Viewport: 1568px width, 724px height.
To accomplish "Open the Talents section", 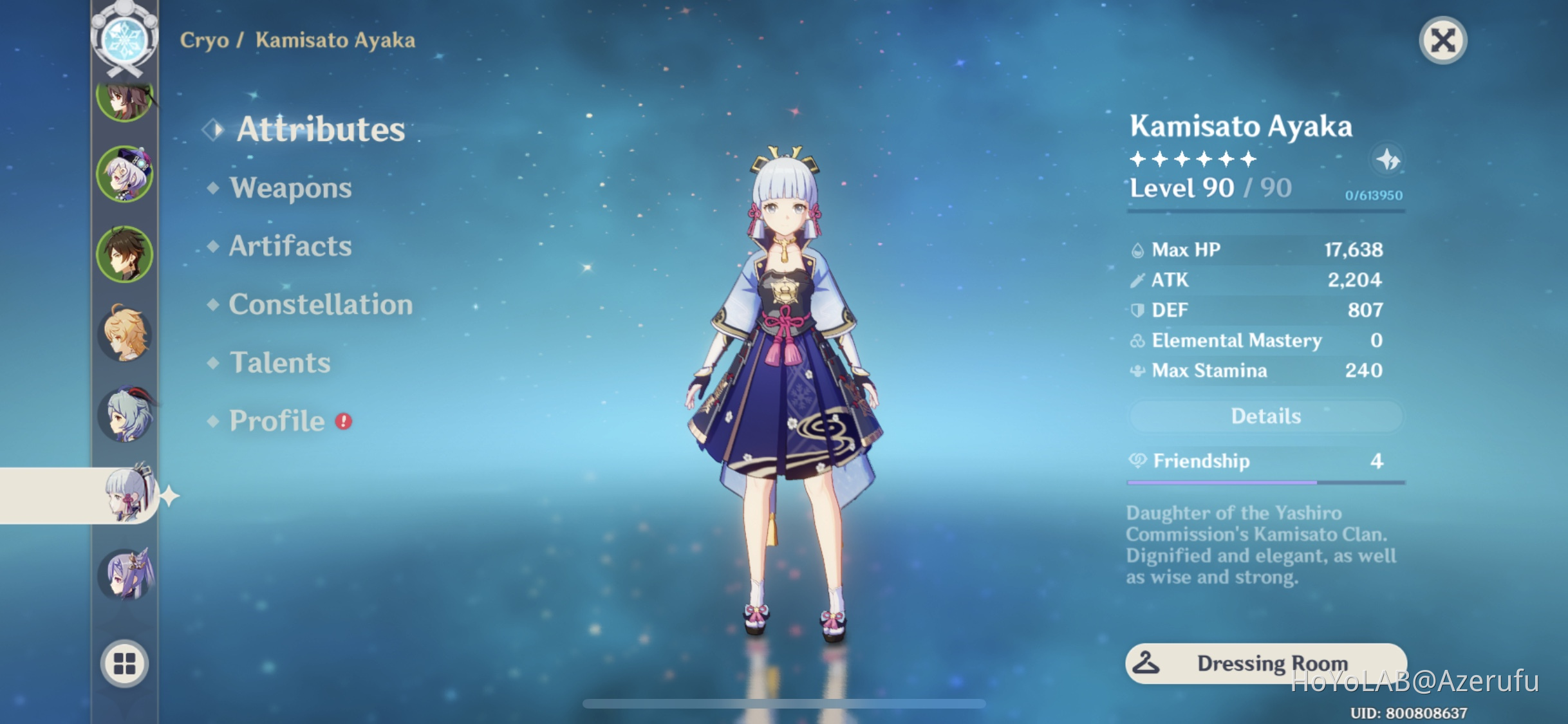I will 279,362.
